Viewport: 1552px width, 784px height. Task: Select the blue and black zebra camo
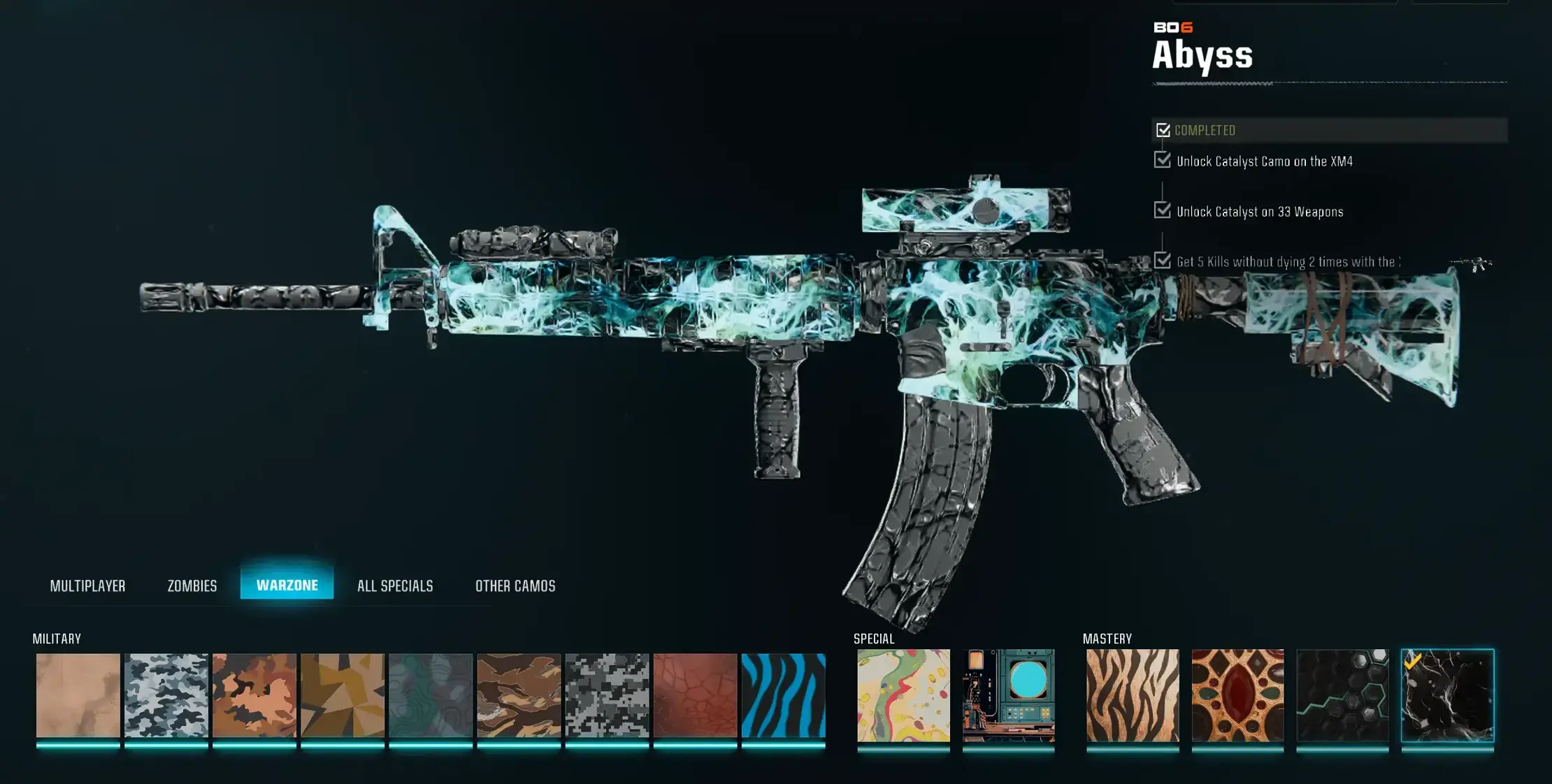point(783,695)
